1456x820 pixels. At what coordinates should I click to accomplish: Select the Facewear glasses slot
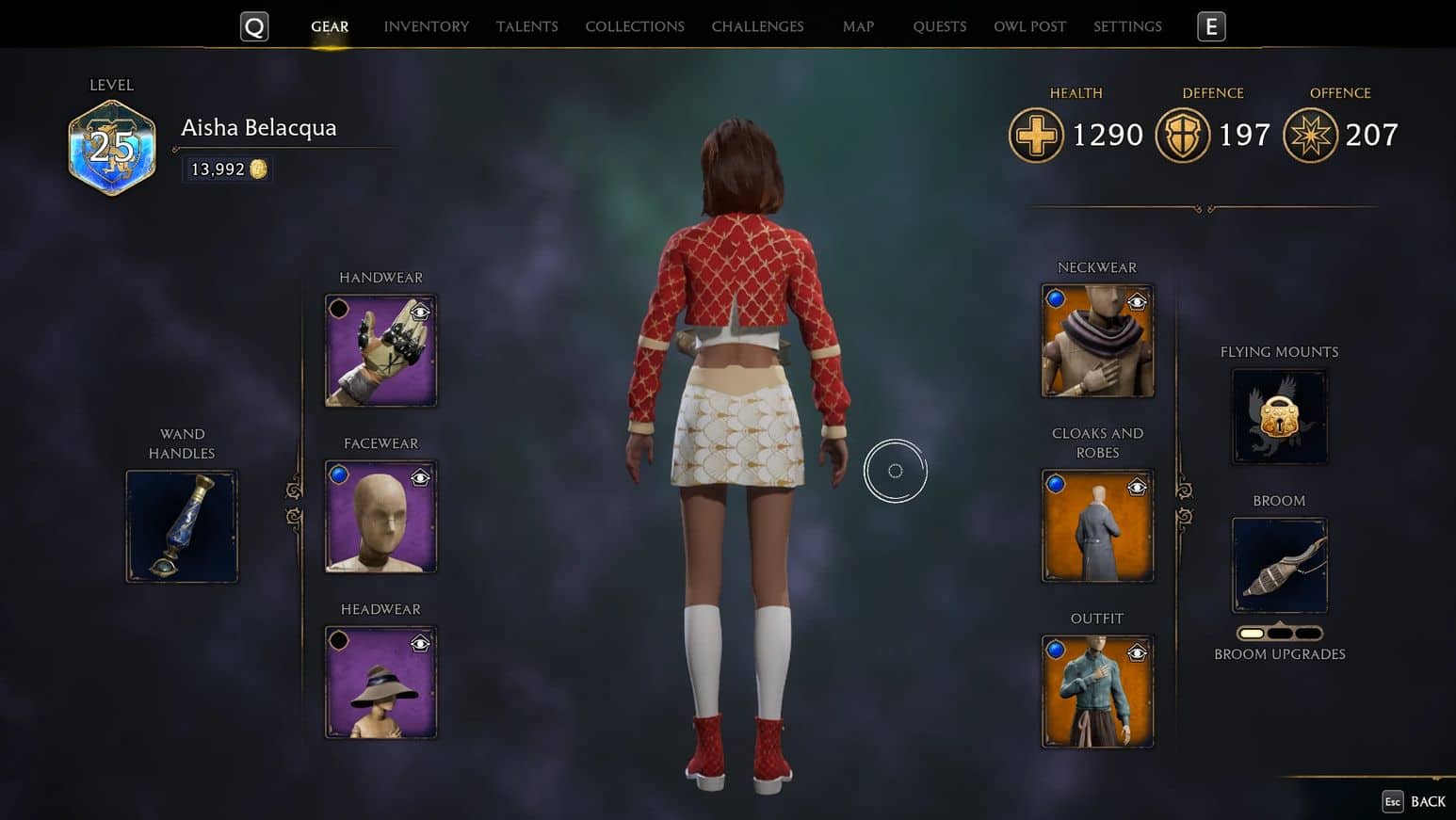[380, 517]
